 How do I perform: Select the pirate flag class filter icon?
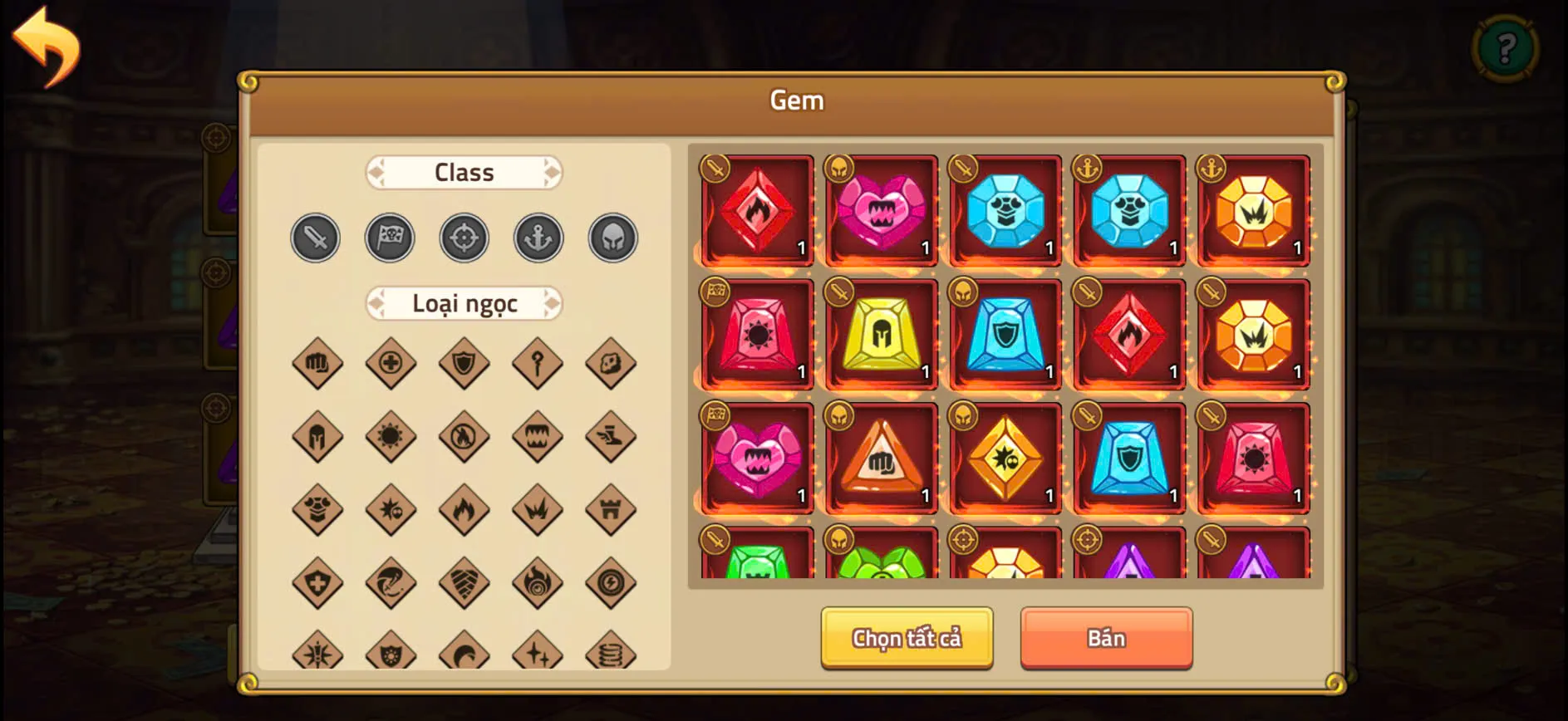point(390,238)
